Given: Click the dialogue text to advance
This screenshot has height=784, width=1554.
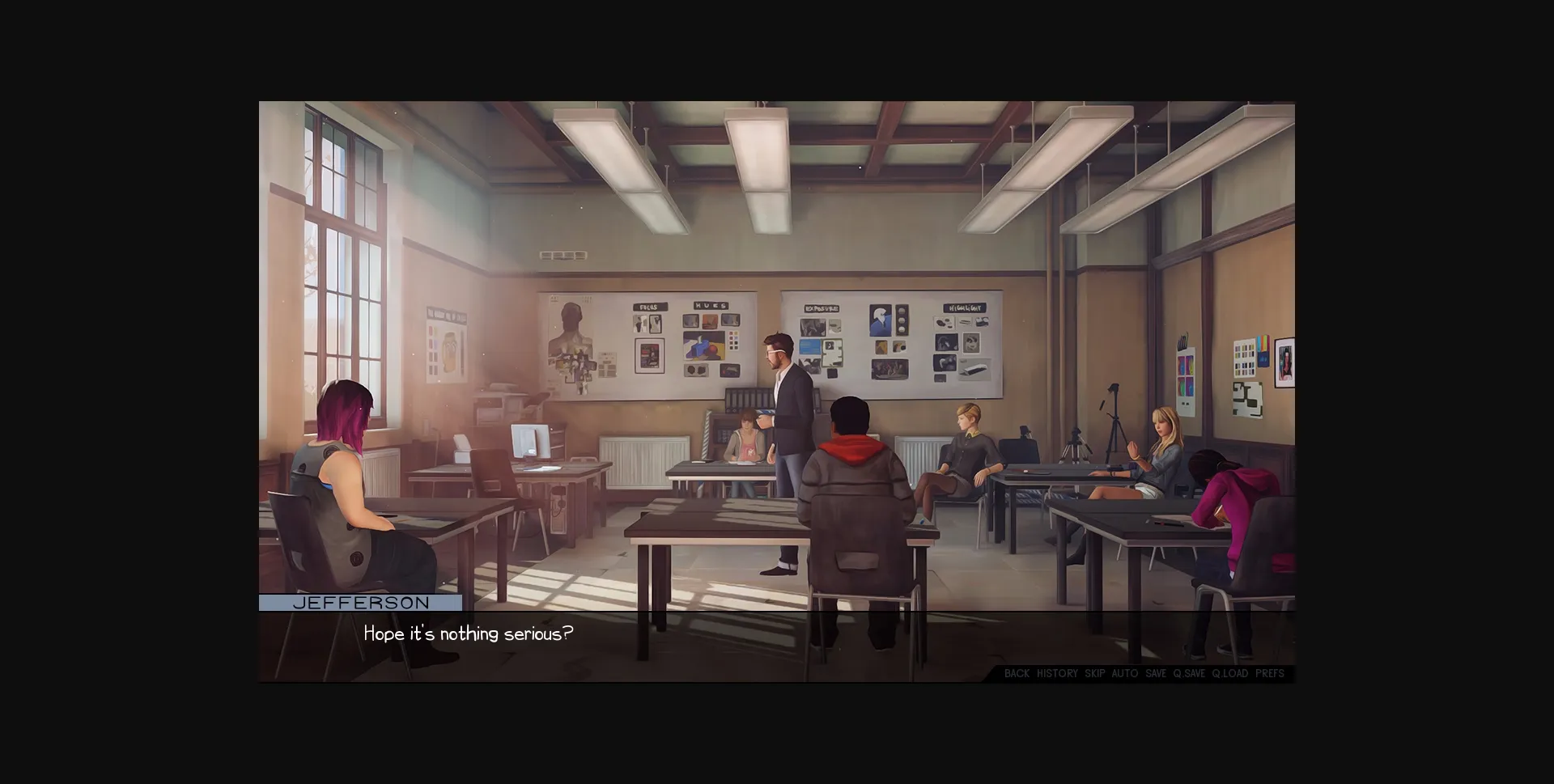Looking at the screenshot, I should 468,634.
